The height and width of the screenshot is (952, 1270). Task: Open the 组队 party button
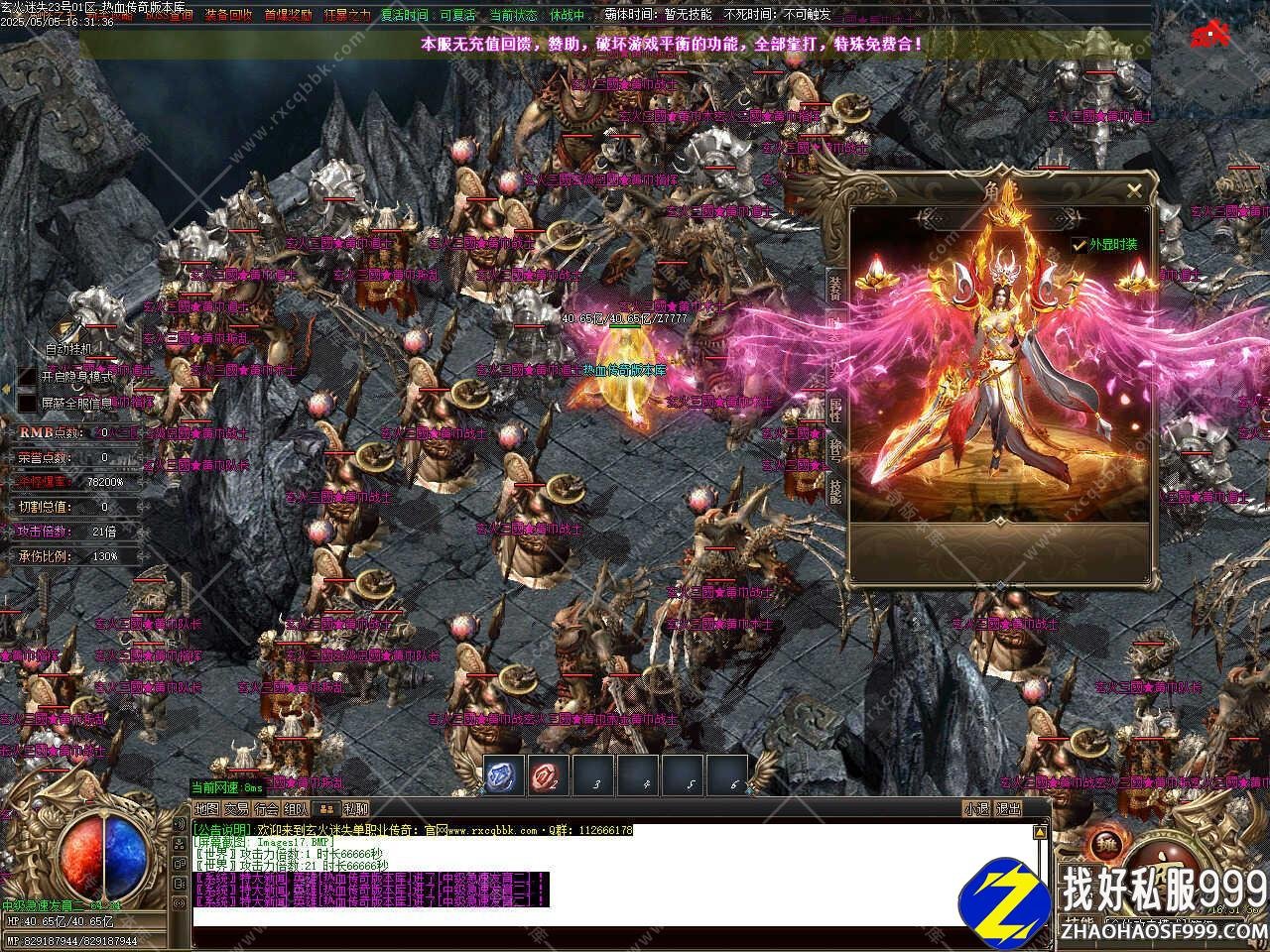pyautogui.click(x=296, y=809)
